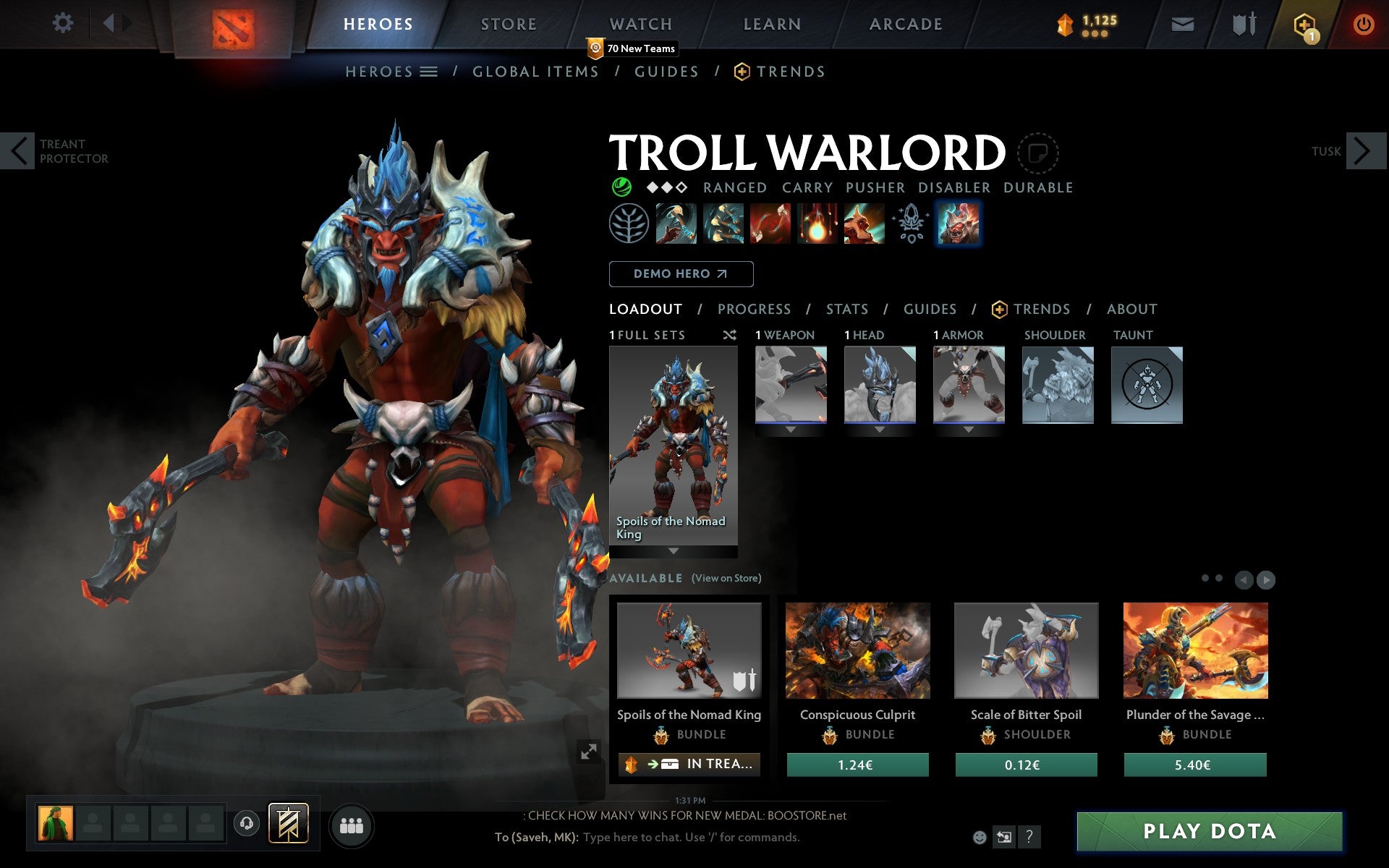This screenshot has width=1389, height=868.
Task: Switch to the STATS tab
Action: tap(846, 309)
